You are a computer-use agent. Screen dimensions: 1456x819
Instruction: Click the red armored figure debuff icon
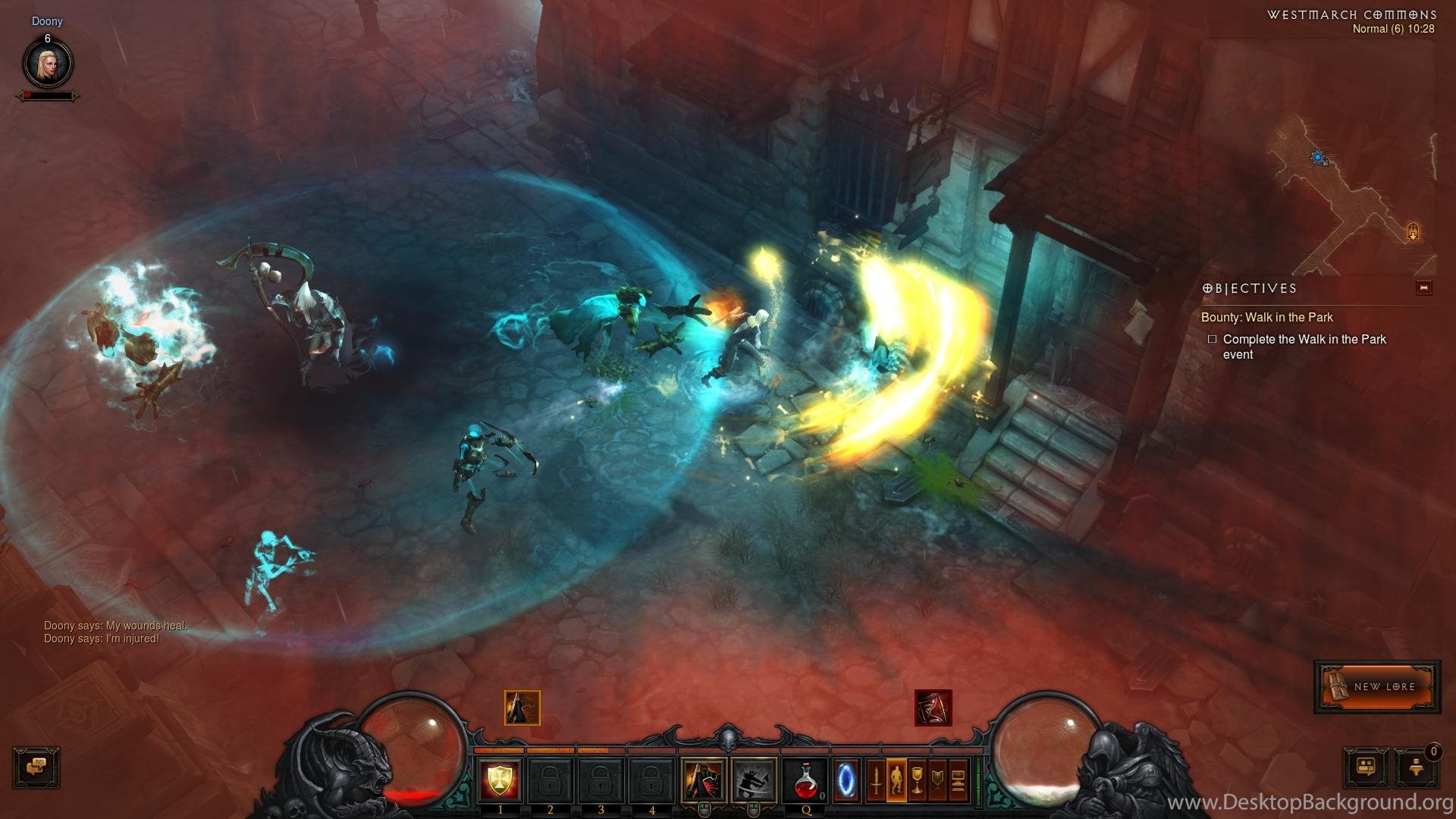[933, 708]
